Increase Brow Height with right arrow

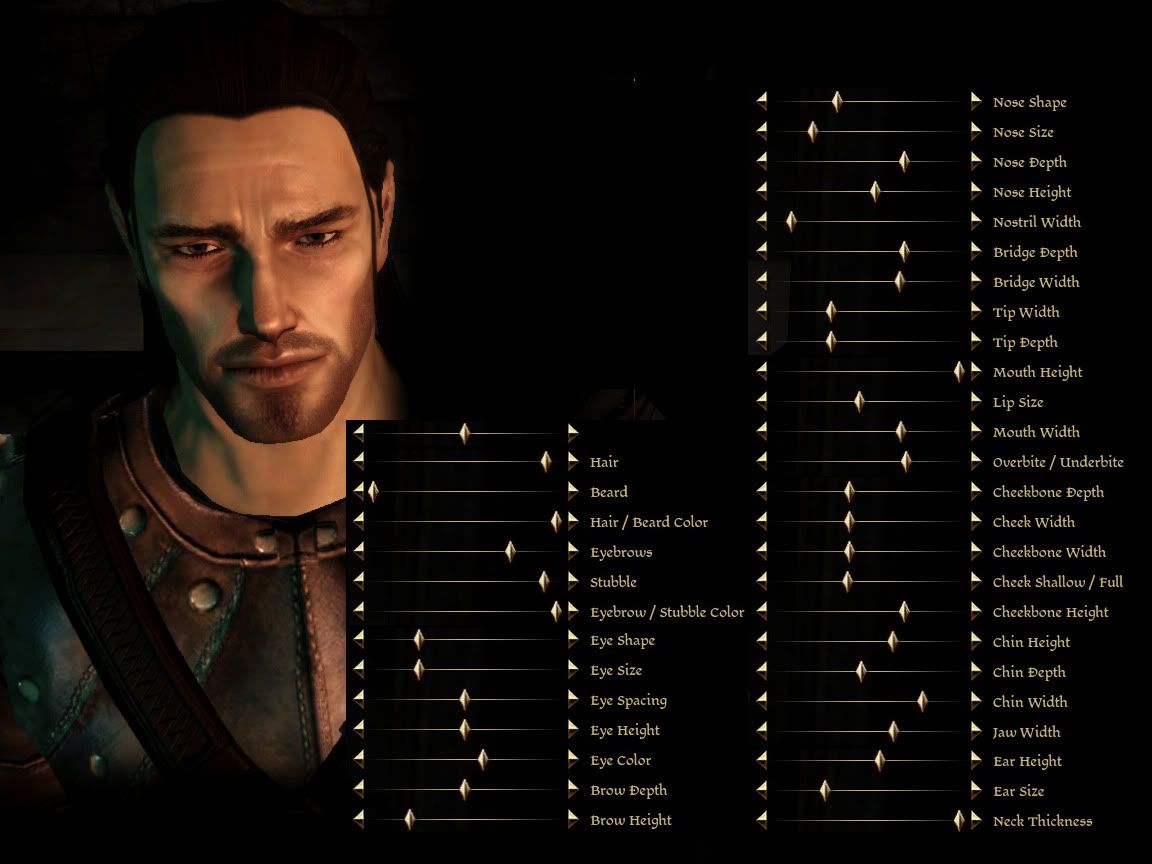point(573,820)
